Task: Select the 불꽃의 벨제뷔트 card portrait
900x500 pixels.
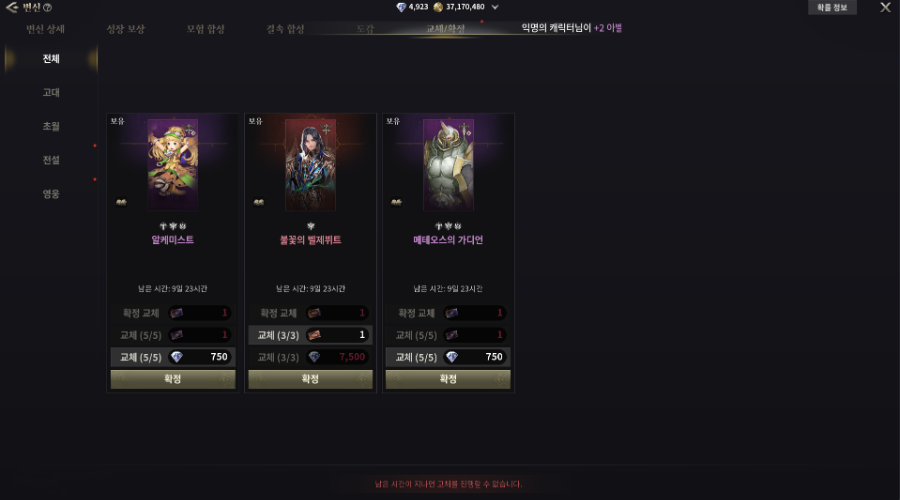Action: click(x=310, y=165)
